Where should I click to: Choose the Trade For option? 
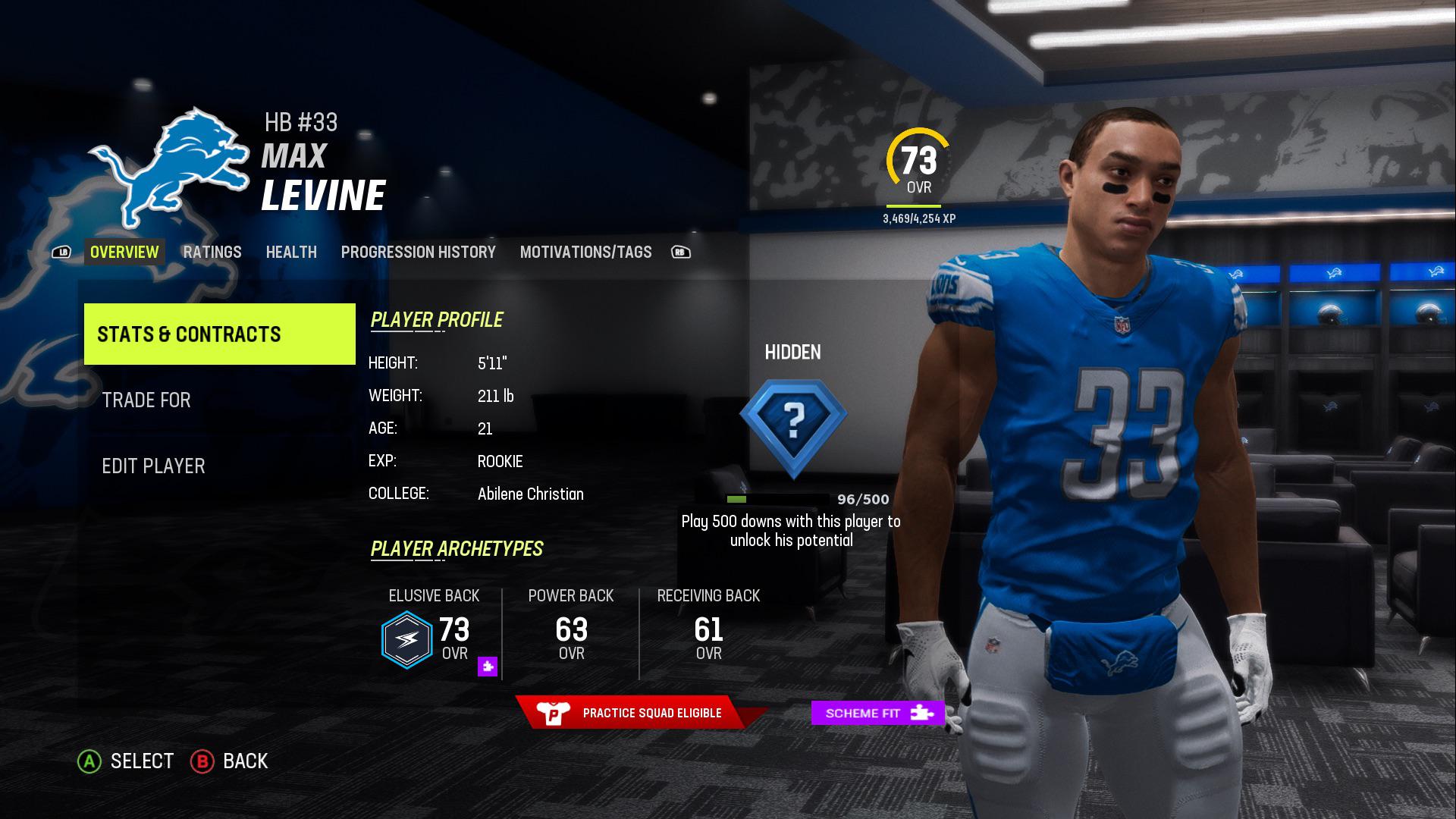pos(147,400)
